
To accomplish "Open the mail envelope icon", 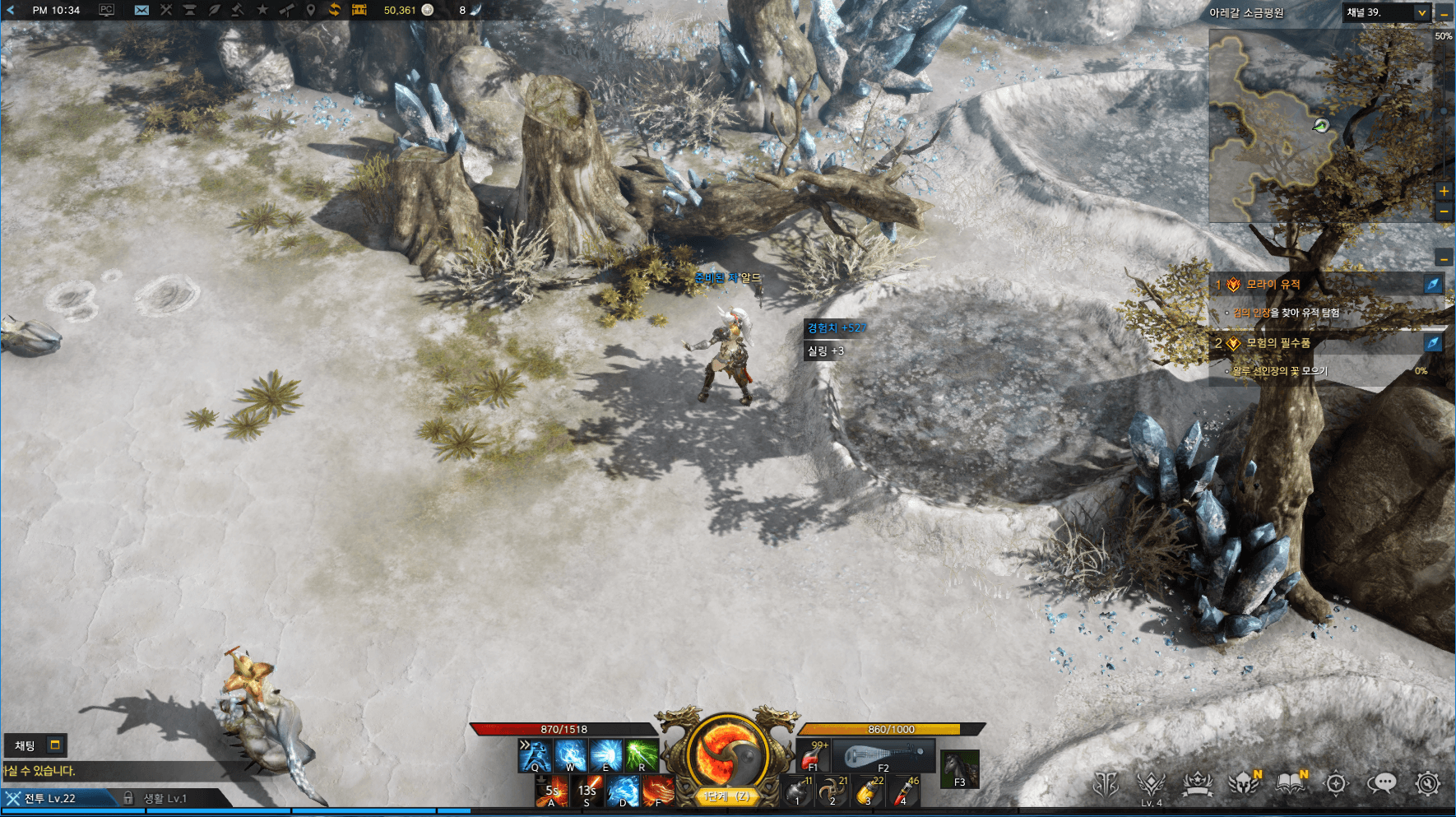I will 141,10.
